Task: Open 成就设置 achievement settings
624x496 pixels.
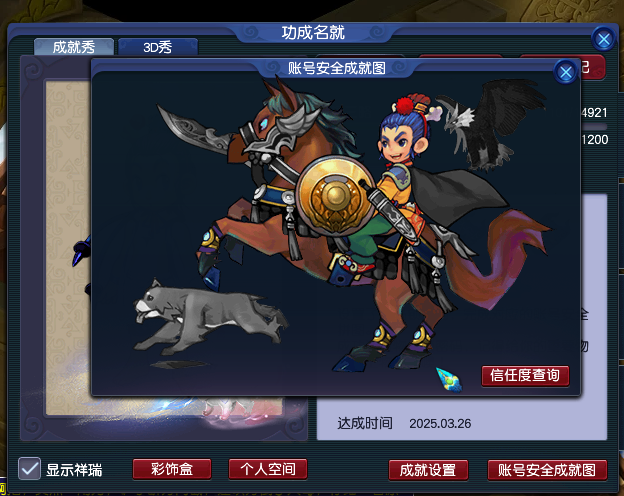Action: pos(427,470)
